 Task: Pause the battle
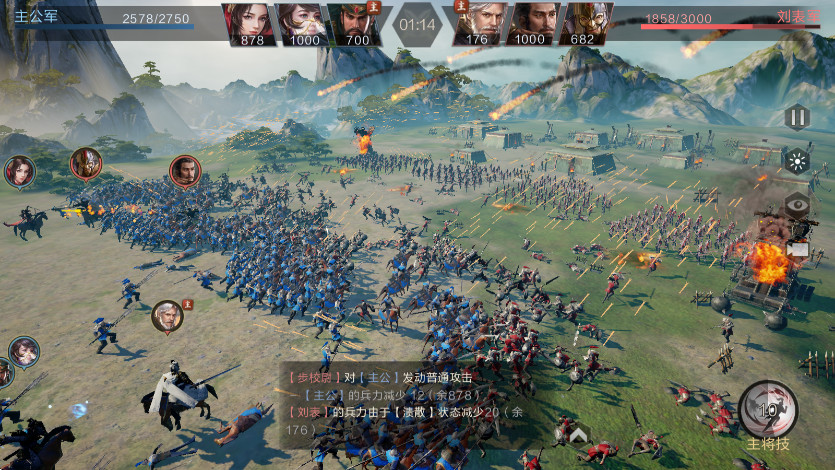[797, 117]
